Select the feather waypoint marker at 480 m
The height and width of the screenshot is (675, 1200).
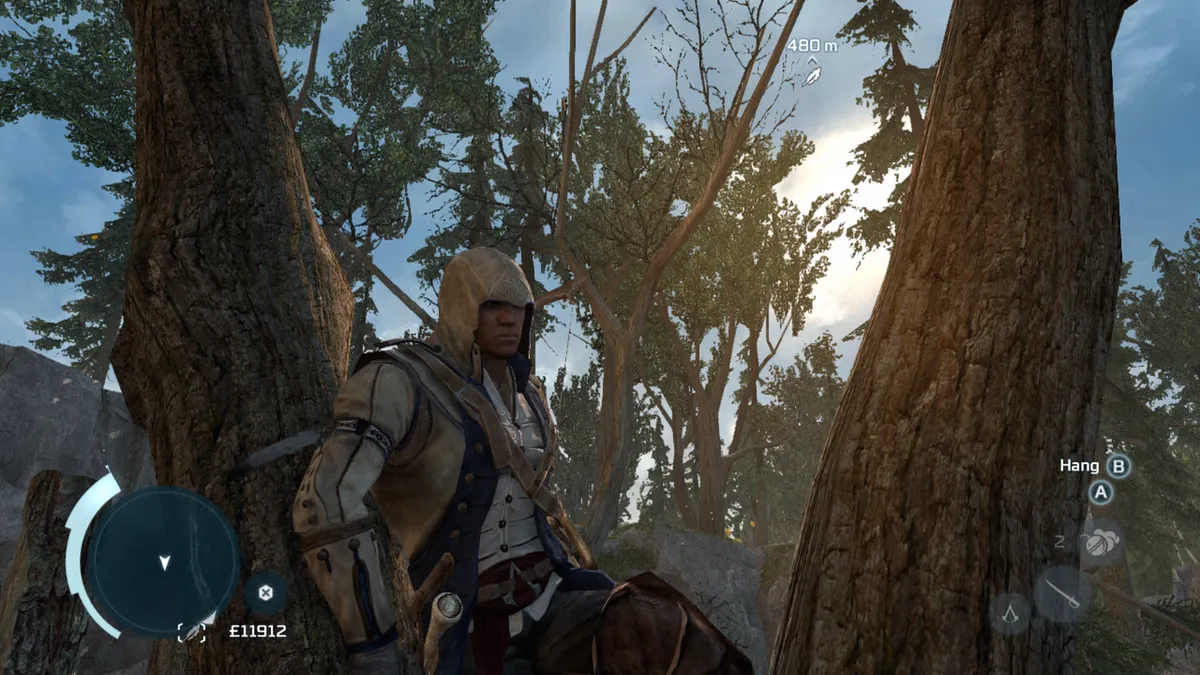coord(814,72)
